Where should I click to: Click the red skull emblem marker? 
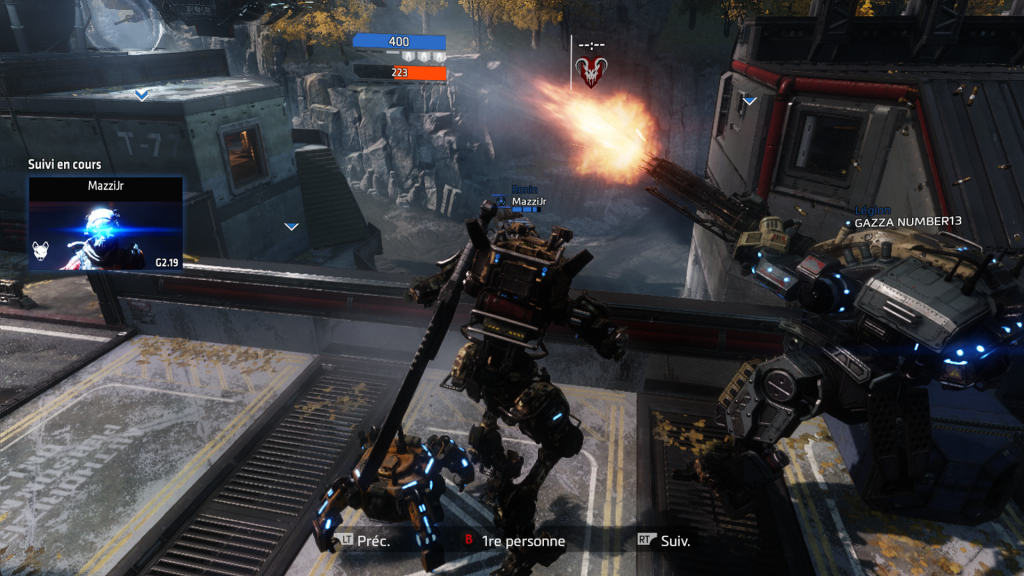tap(589, 71)
